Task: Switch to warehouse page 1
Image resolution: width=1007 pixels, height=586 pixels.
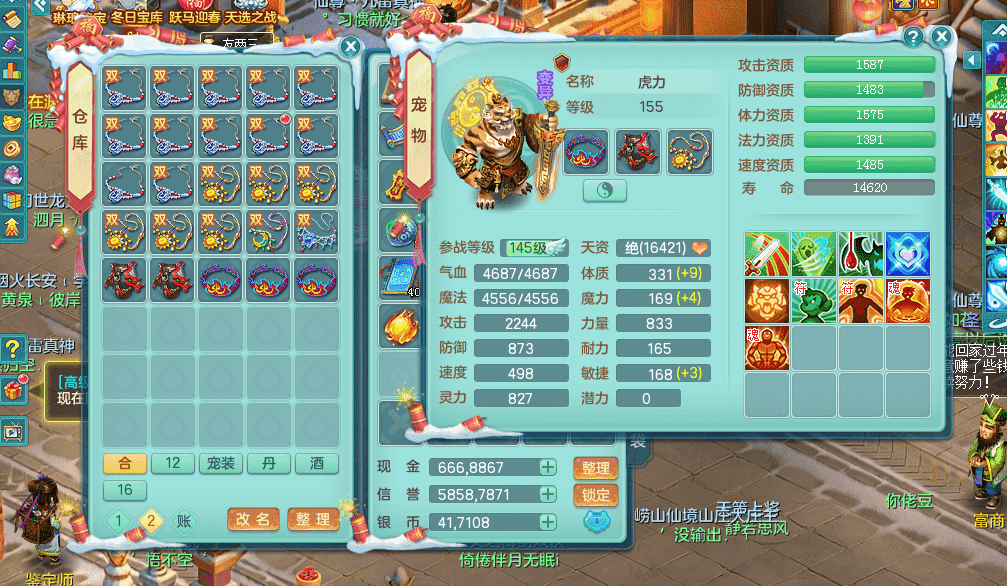Action: tap(119, 520)
